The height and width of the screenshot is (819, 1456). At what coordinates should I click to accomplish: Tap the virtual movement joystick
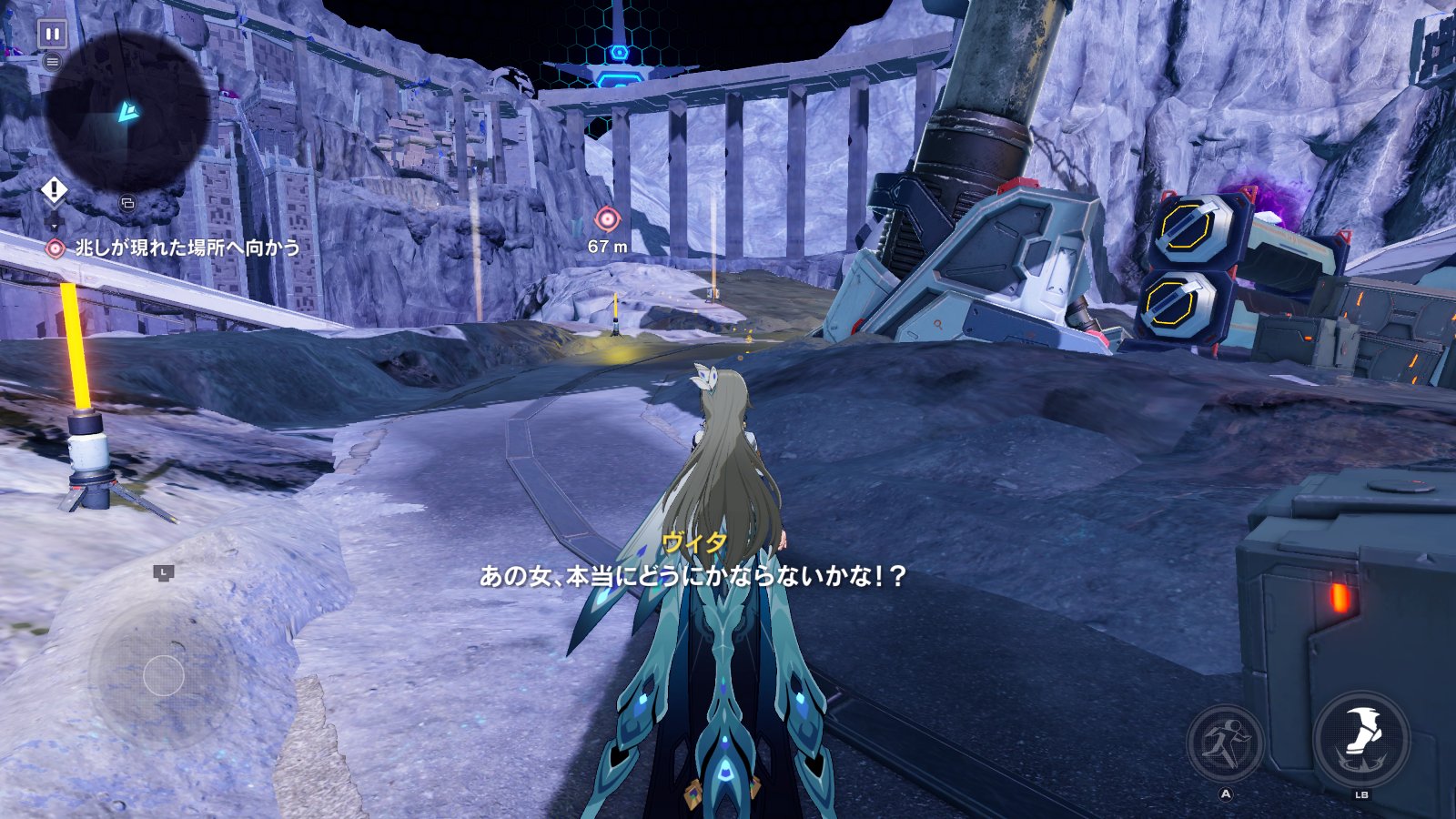pos(164,675)
